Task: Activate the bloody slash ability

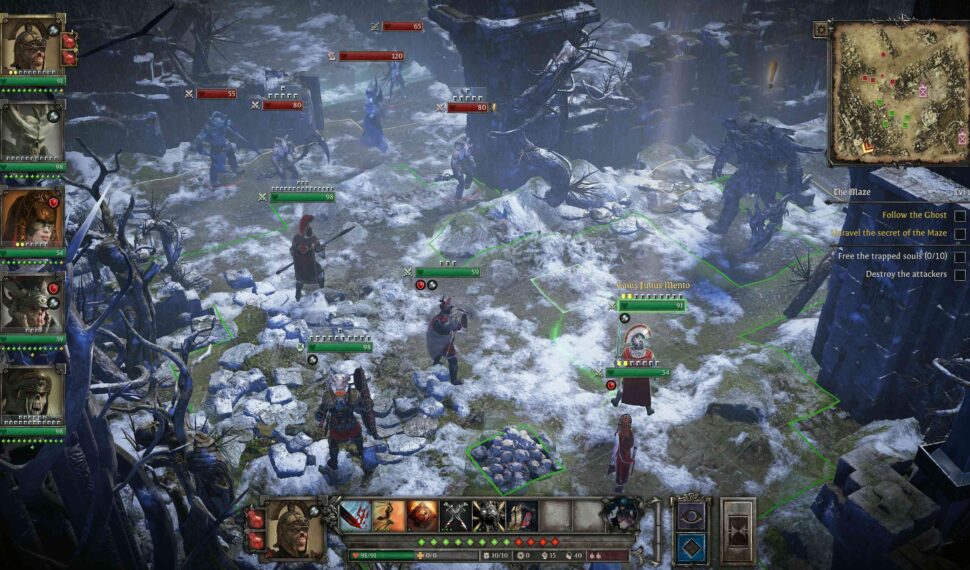Action: (x=355, y=516)
